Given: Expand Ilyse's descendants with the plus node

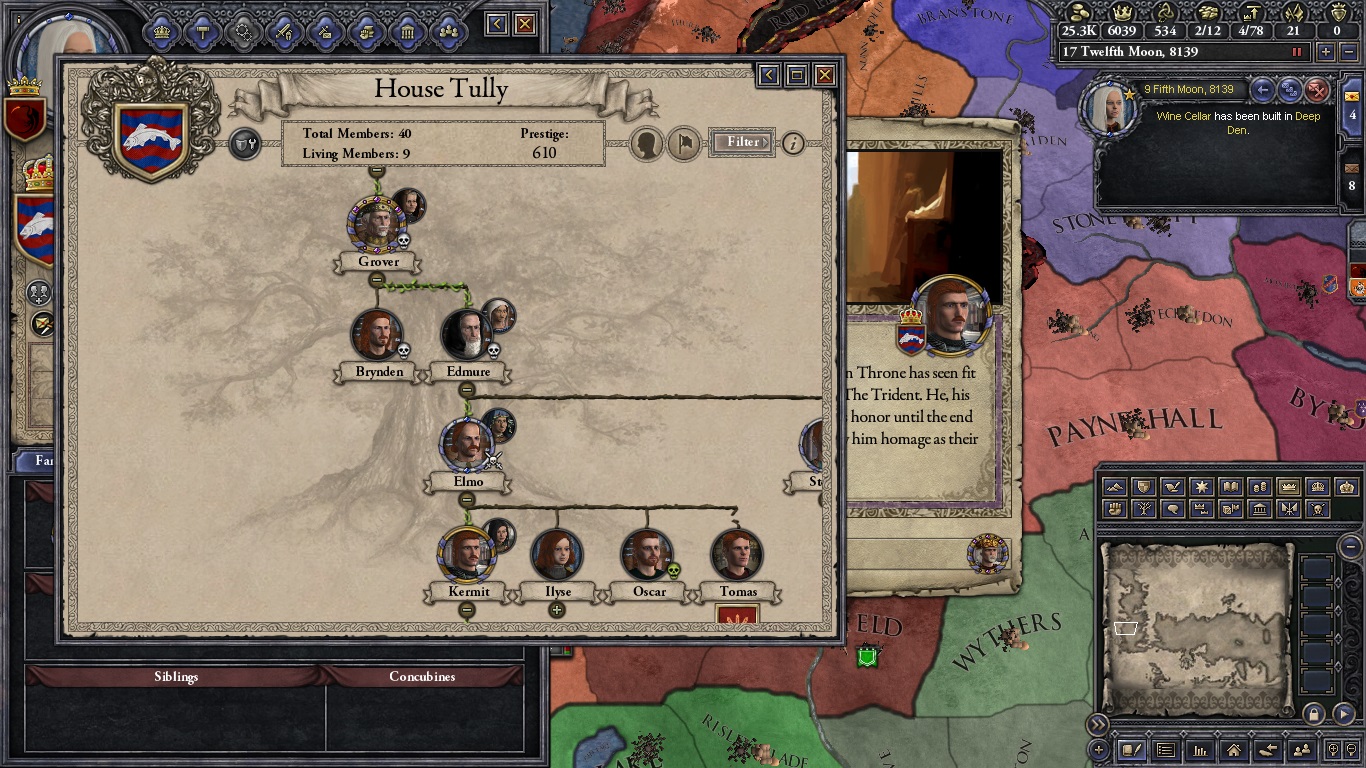Looking at the screenshot, I should pos(557,610).
